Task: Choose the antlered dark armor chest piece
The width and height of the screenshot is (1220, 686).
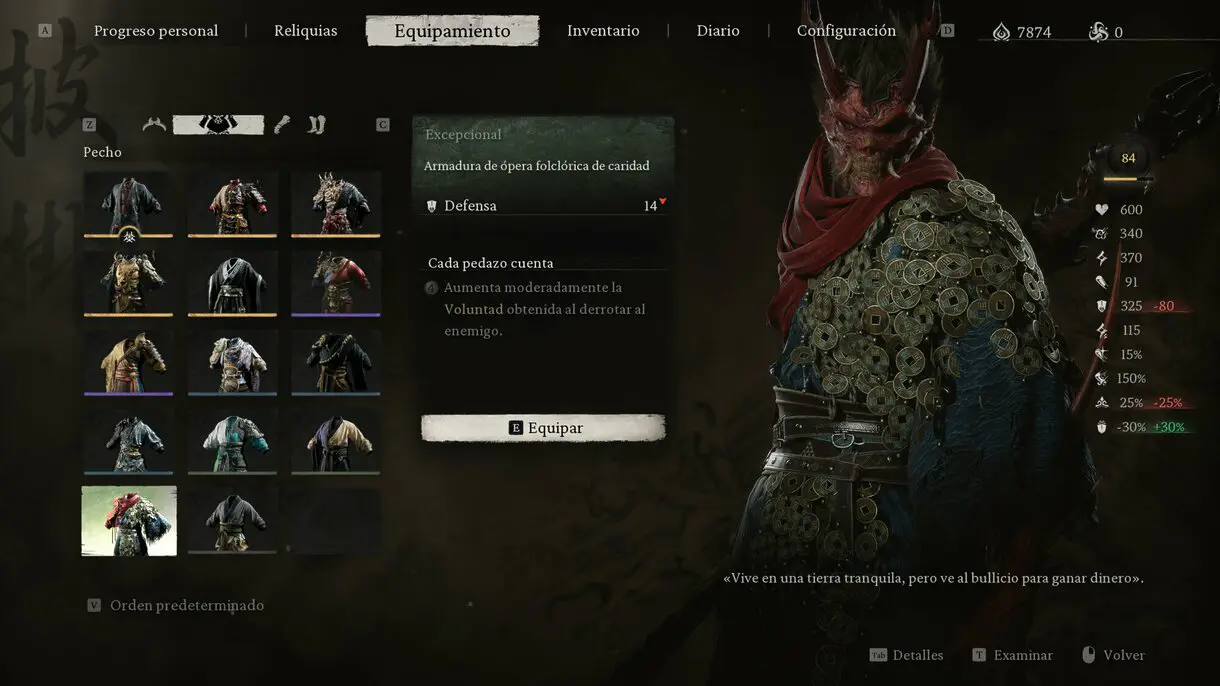Action: [x=336, y=203]
